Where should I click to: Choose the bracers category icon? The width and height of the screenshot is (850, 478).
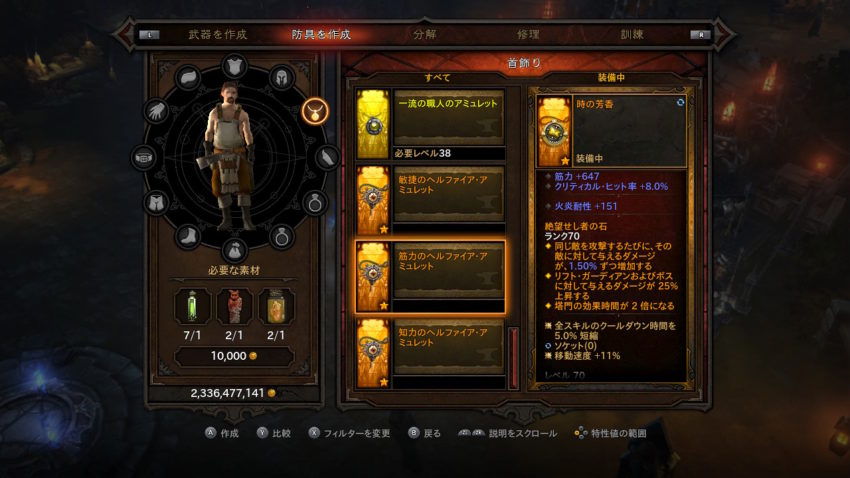(x=327, y=157)
